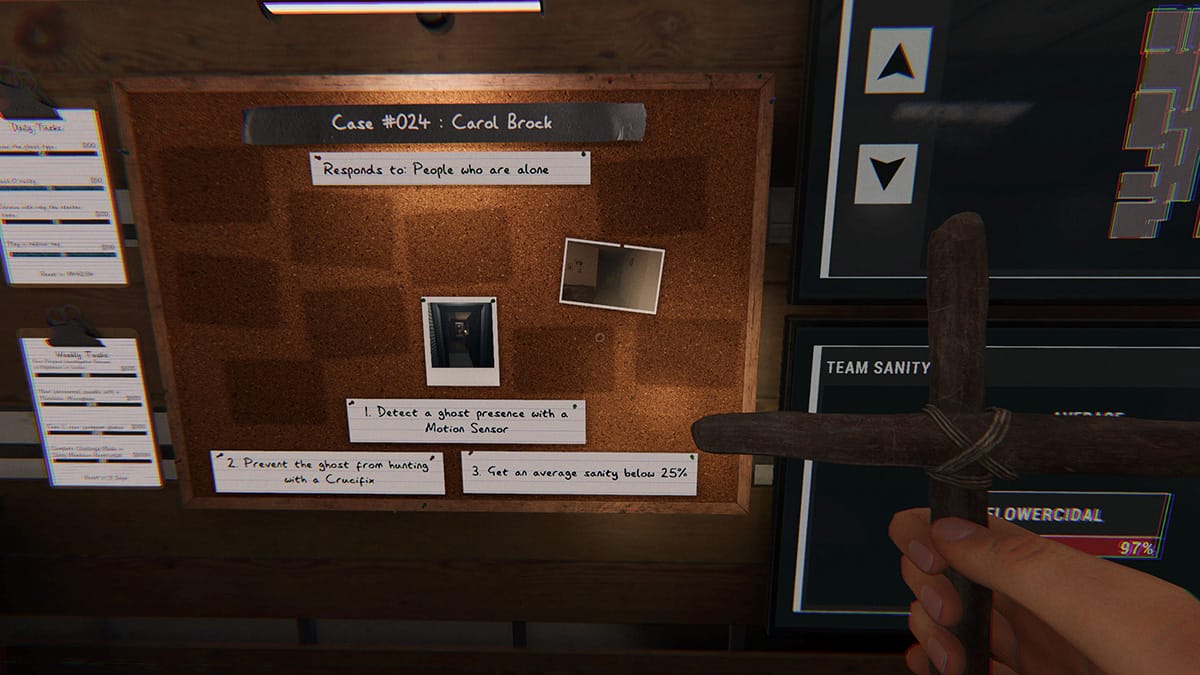Click the down arrow button on the monitor
The width and height of the screenshot is (1200, 675).
click(886, 174)
